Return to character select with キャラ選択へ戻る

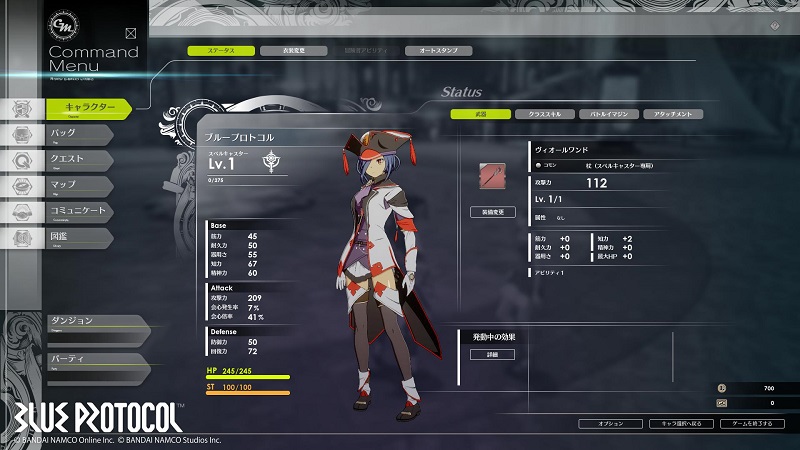click(680, 424)
